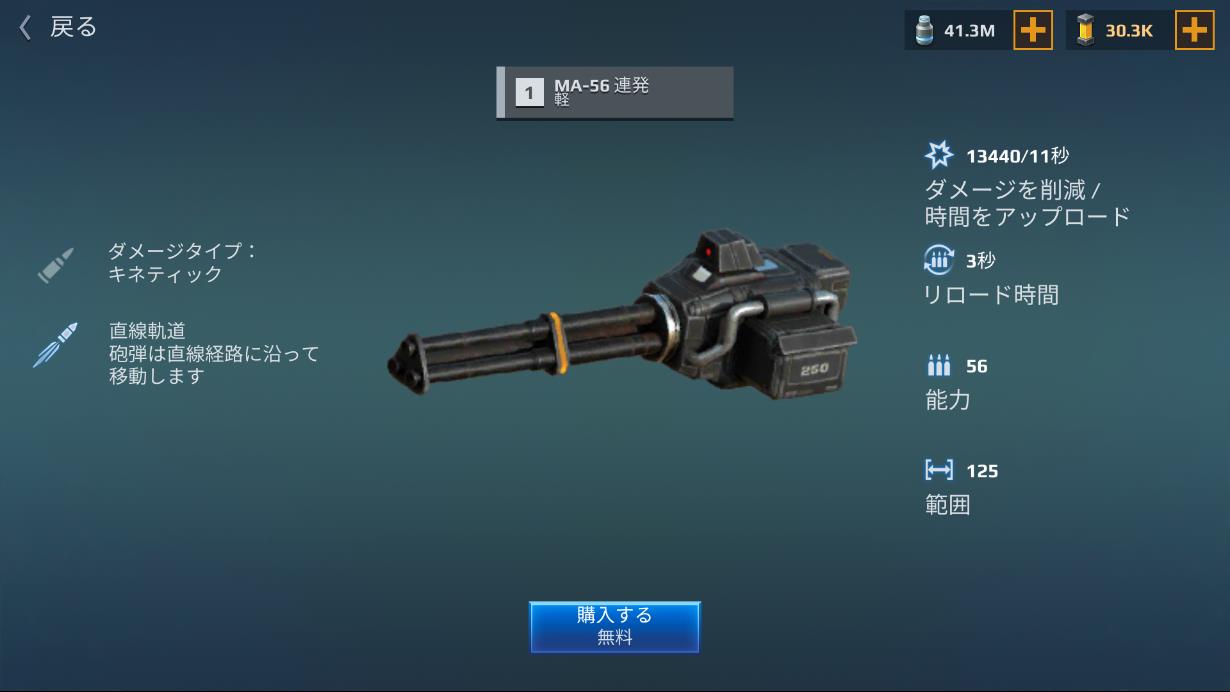Buy the weapon with 購入する button

pyautogui.click(x=614, y=626)
